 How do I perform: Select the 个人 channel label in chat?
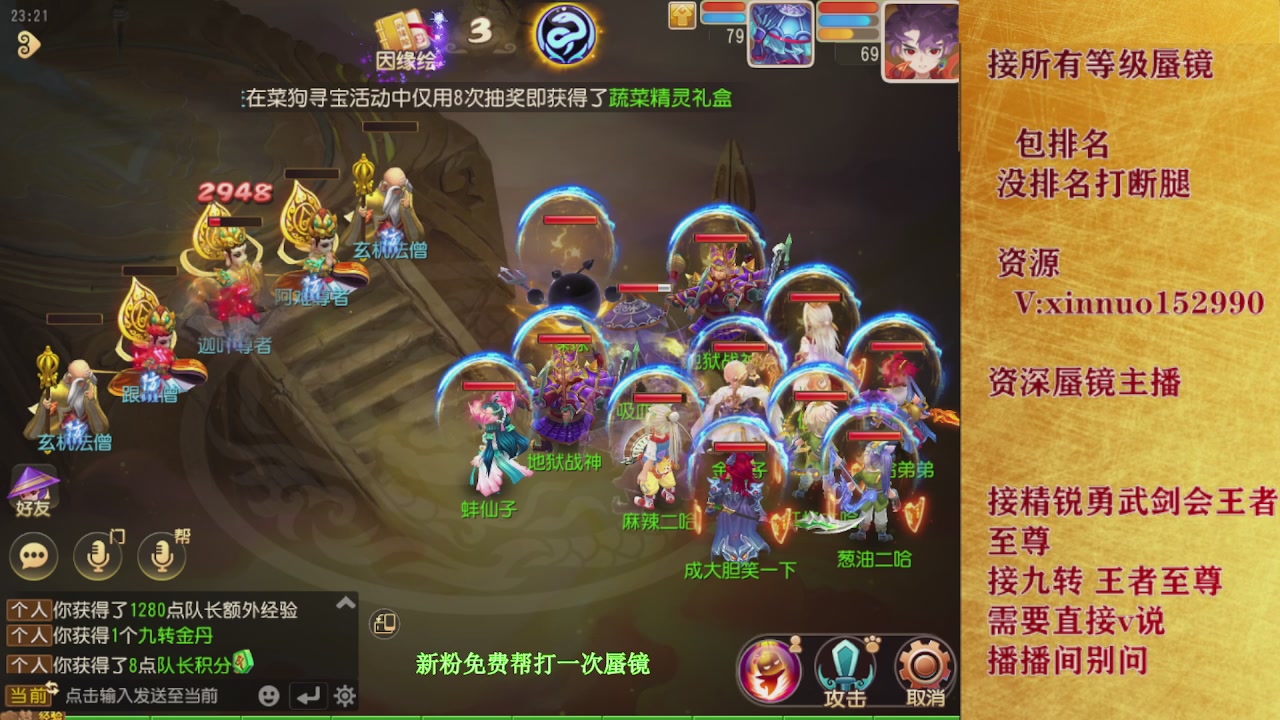(x=27, y=609)
